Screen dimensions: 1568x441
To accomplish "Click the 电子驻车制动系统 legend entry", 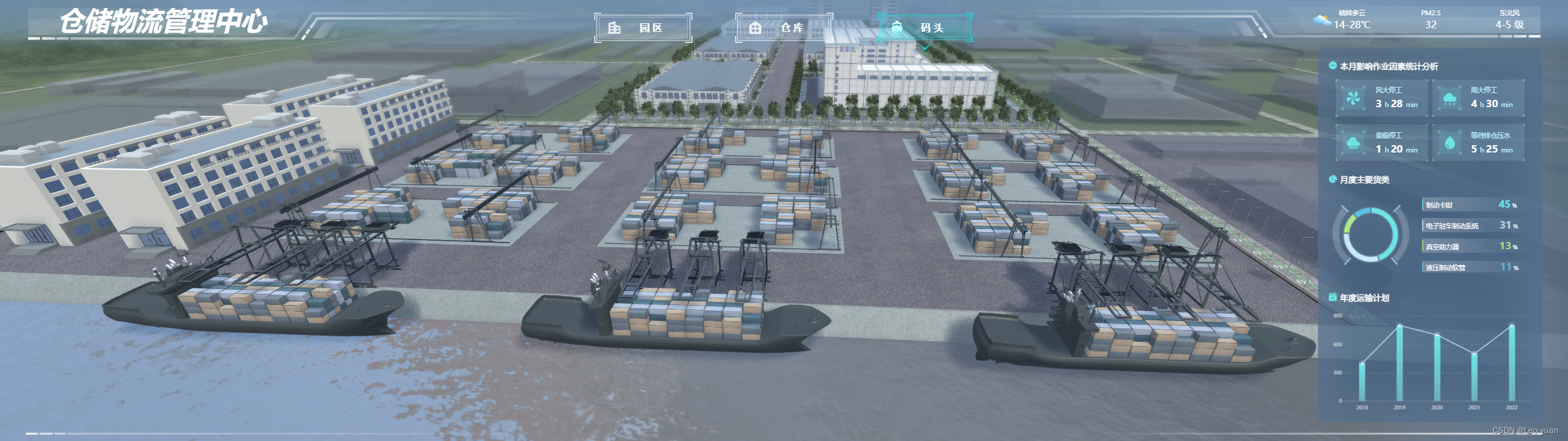I will click(1471, 225).
